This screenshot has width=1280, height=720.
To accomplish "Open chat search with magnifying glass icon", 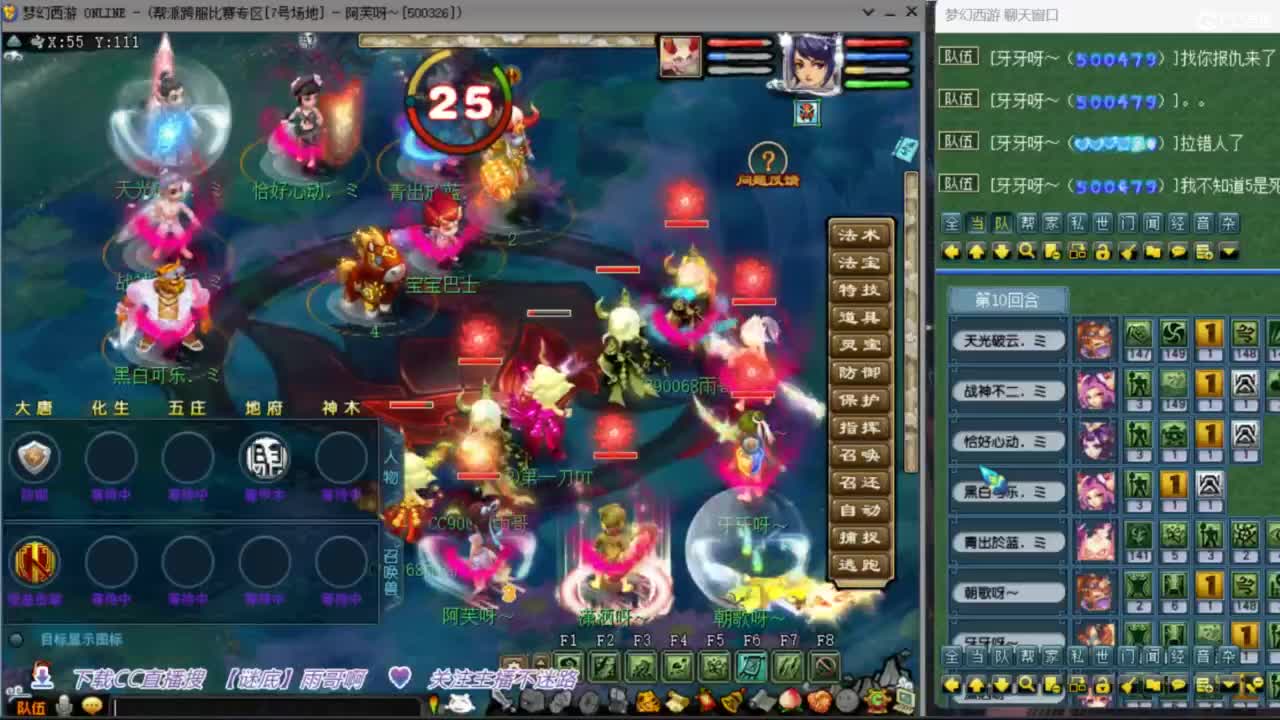I will [x=1028, y=252].
